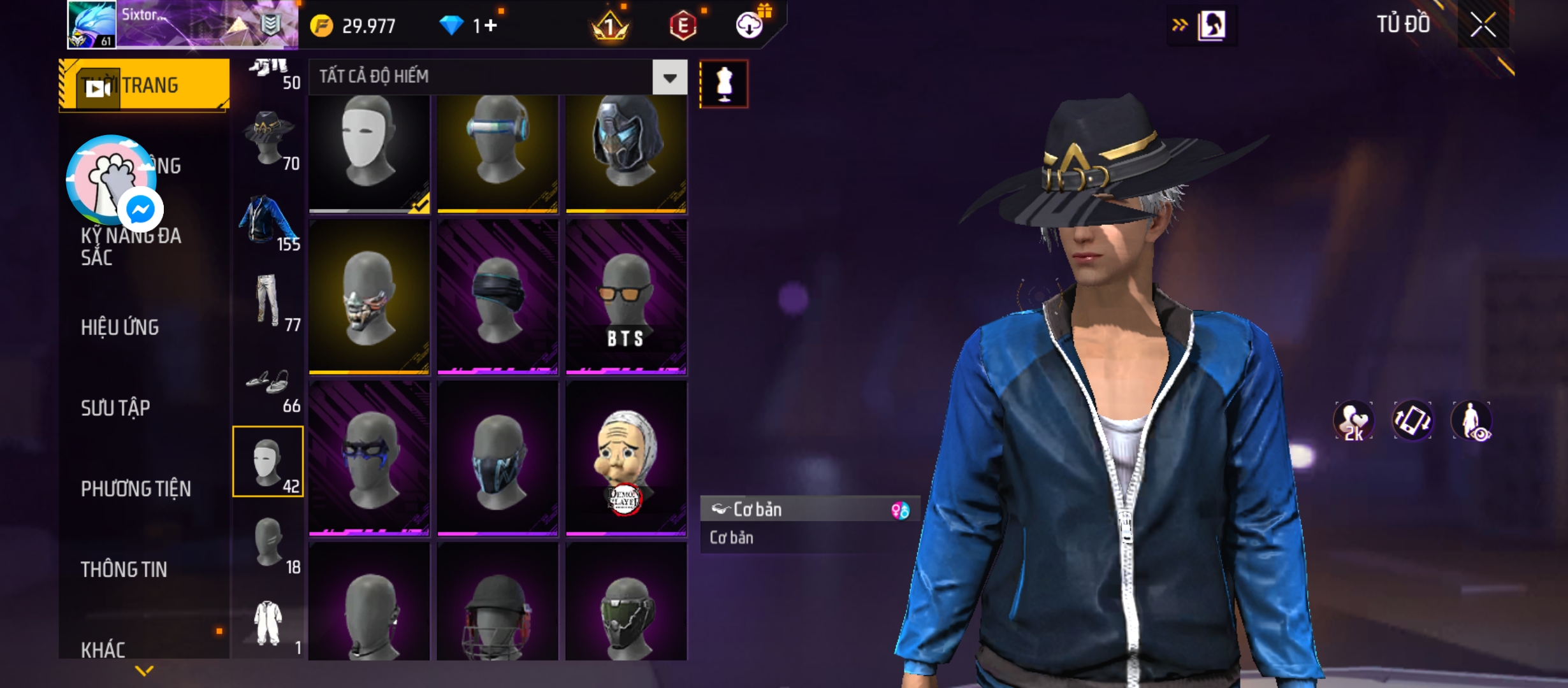Screen dimensions: 1568x688
Task: Close the wardrobe with the X button
Action: point(1483,25)
